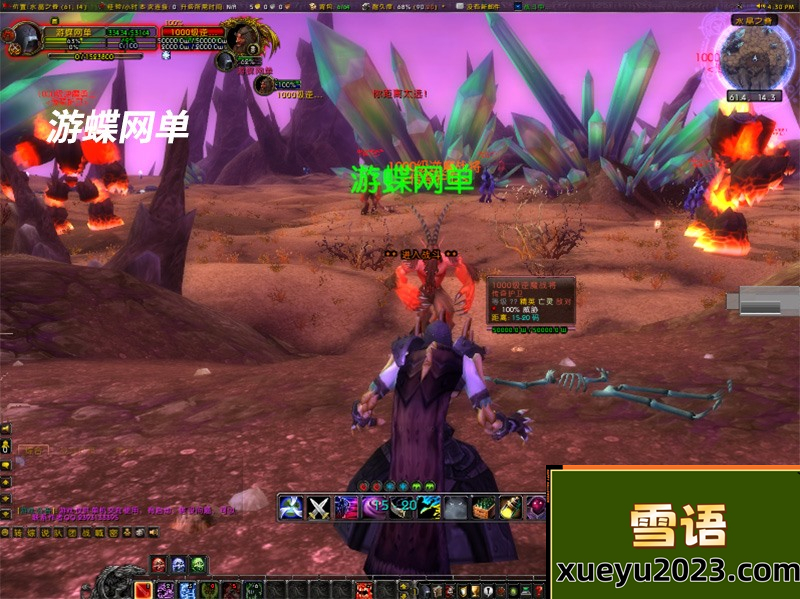Viewport: 800px width, 599px height.
Task: Use the green herb crate item
Action: point(484,507)
